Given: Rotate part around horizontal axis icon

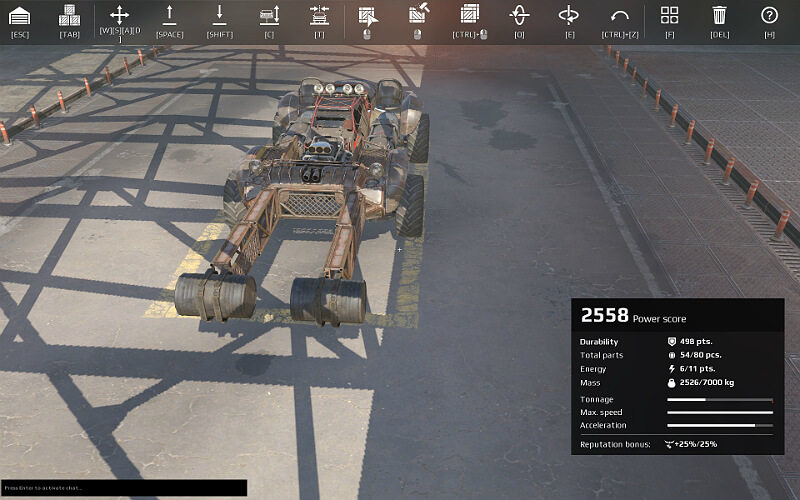Looking at the screenshot, I should tap(569, 15).
